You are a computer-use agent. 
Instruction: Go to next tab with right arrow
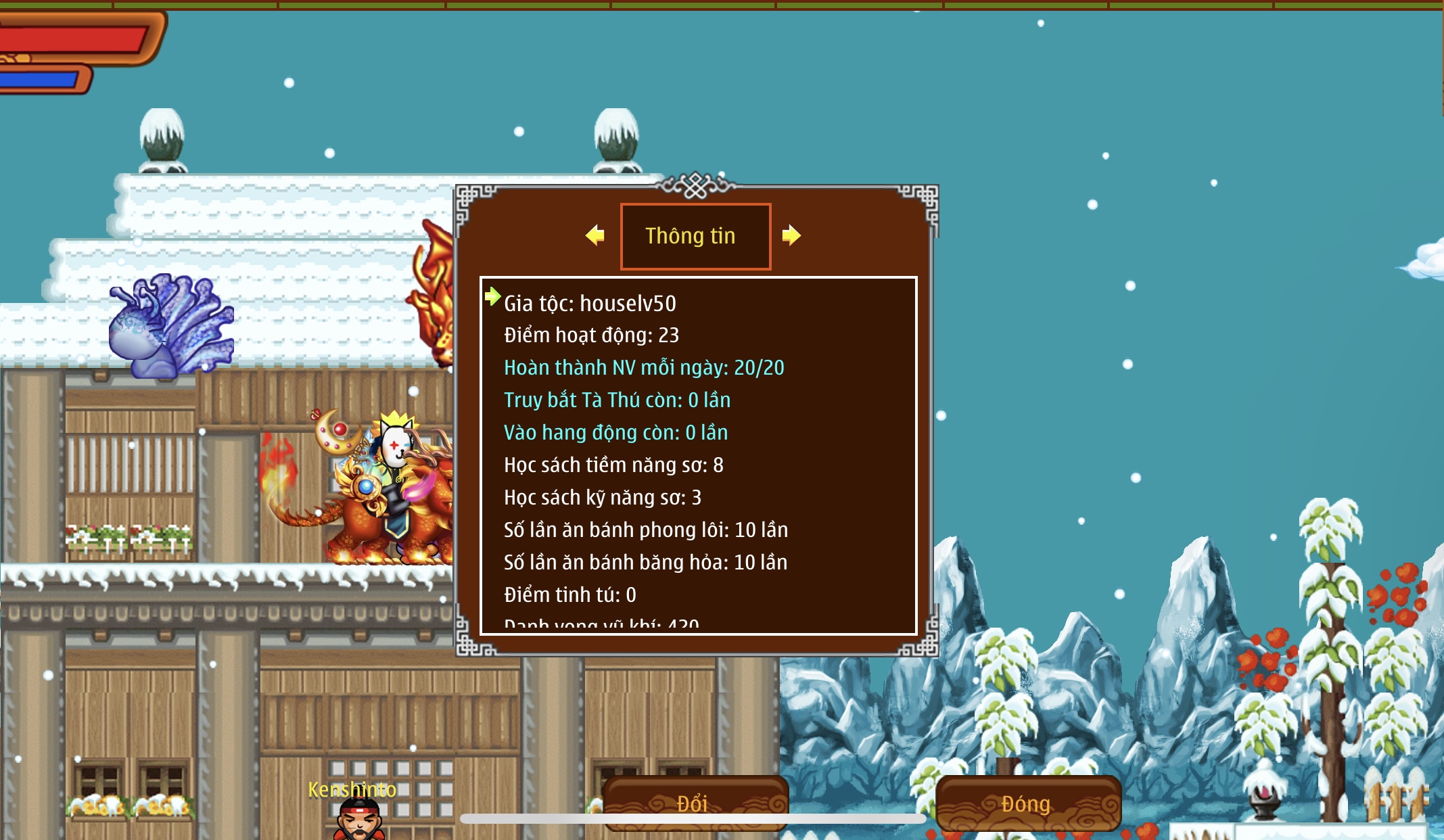tap(791, 235)
